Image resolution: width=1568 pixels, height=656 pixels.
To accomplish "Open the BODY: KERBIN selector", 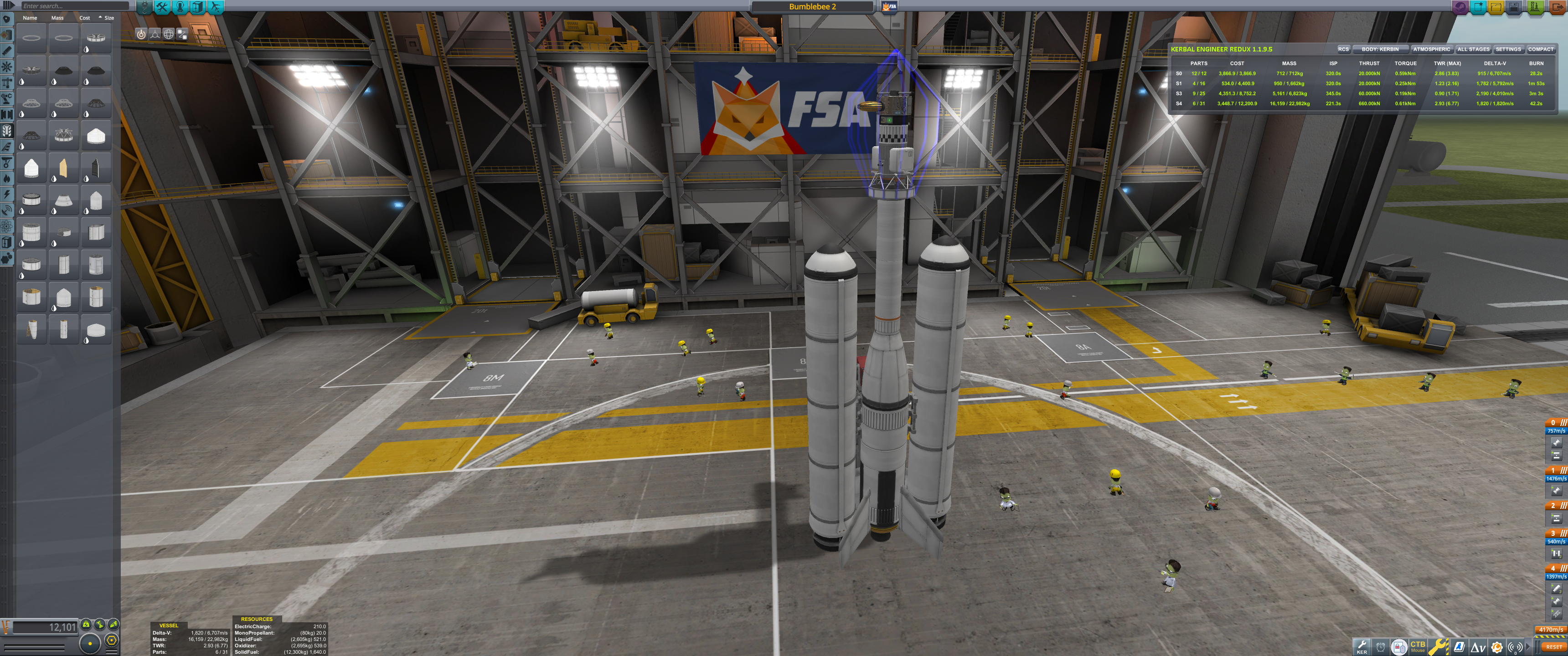I will click(1380, 49).
